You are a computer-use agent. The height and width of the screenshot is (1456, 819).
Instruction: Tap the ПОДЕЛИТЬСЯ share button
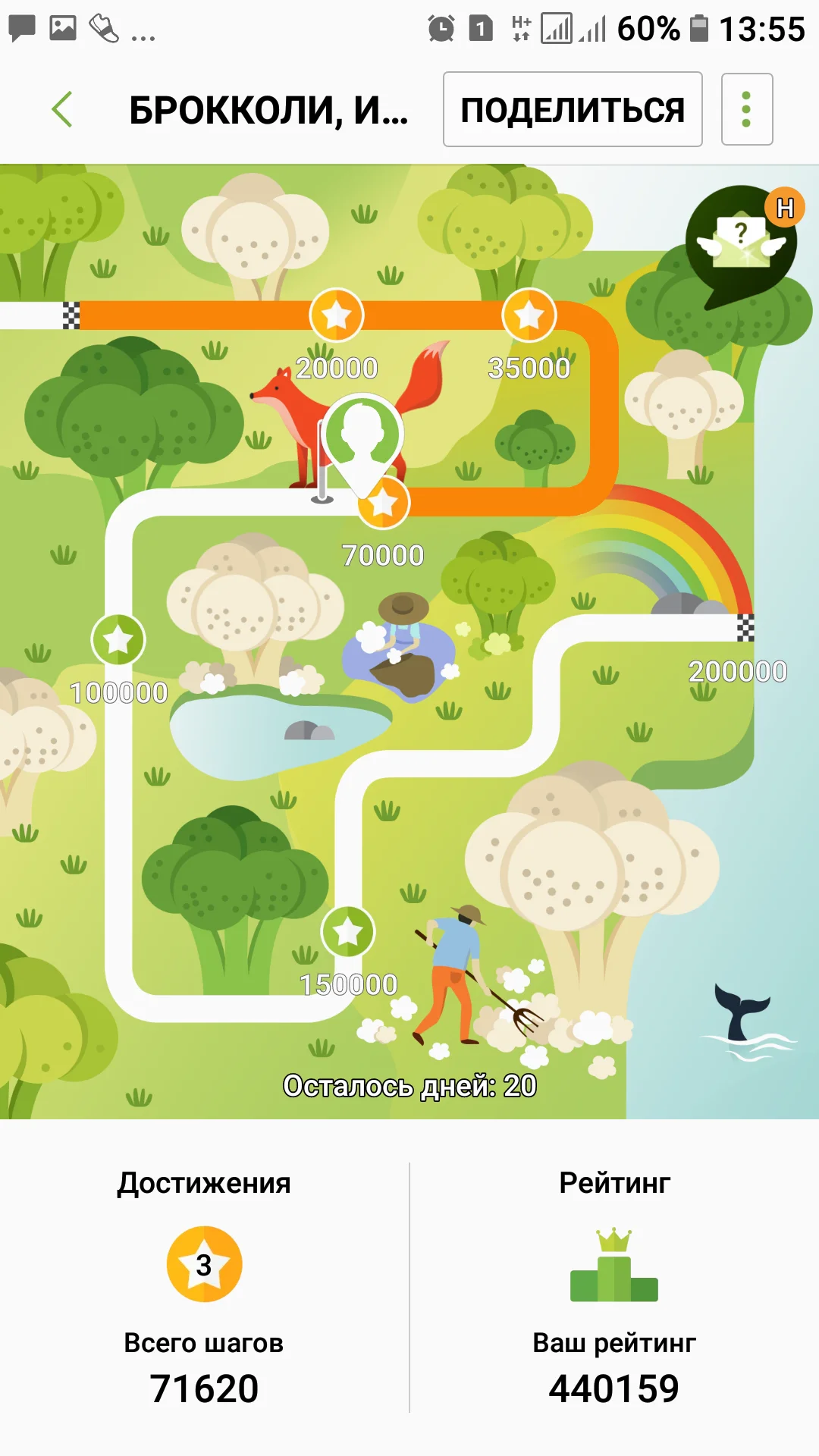click(x=573, y=109)
